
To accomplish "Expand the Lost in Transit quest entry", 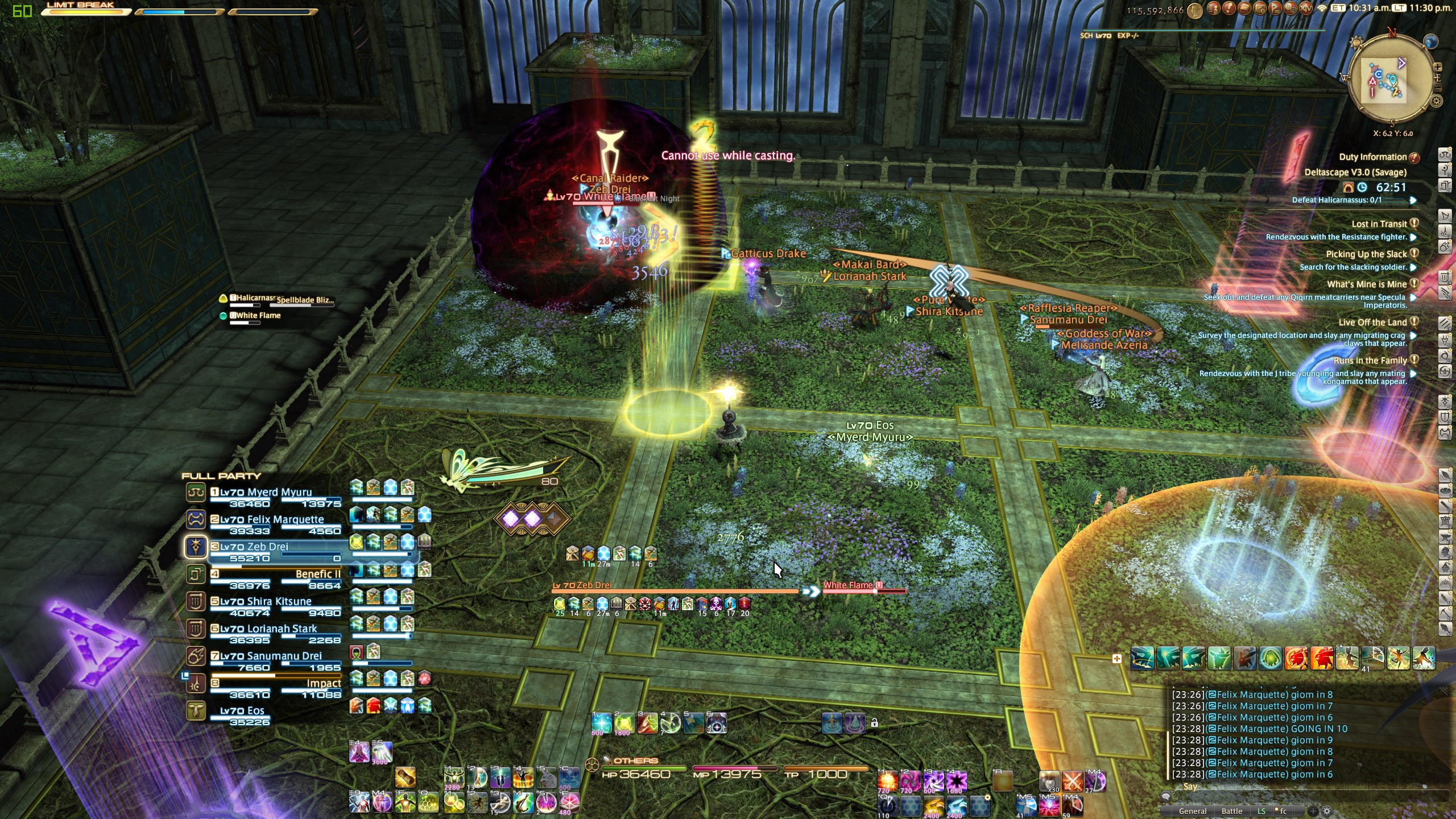I will (1379, 224).
